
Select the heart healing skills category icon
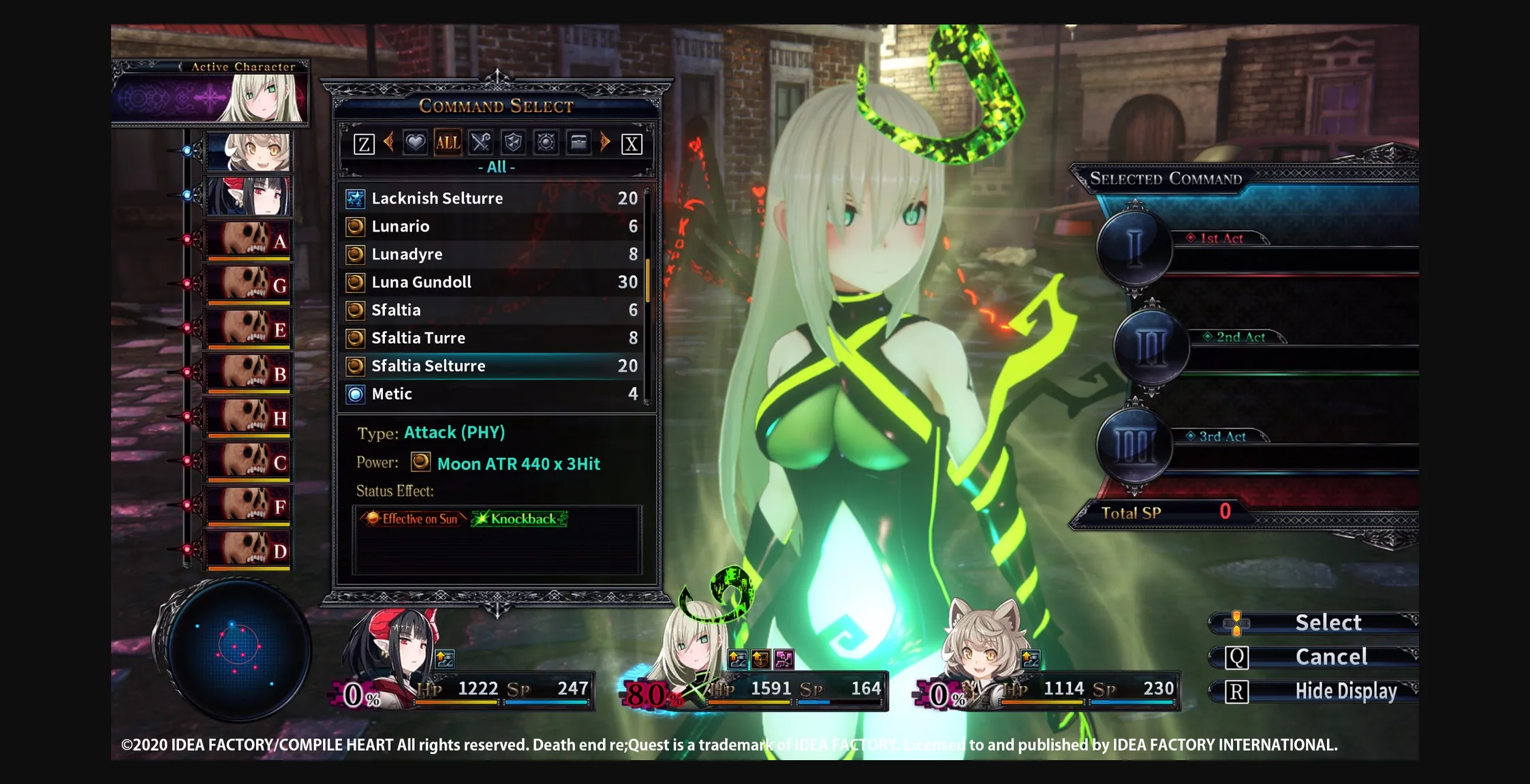(414, 142)
